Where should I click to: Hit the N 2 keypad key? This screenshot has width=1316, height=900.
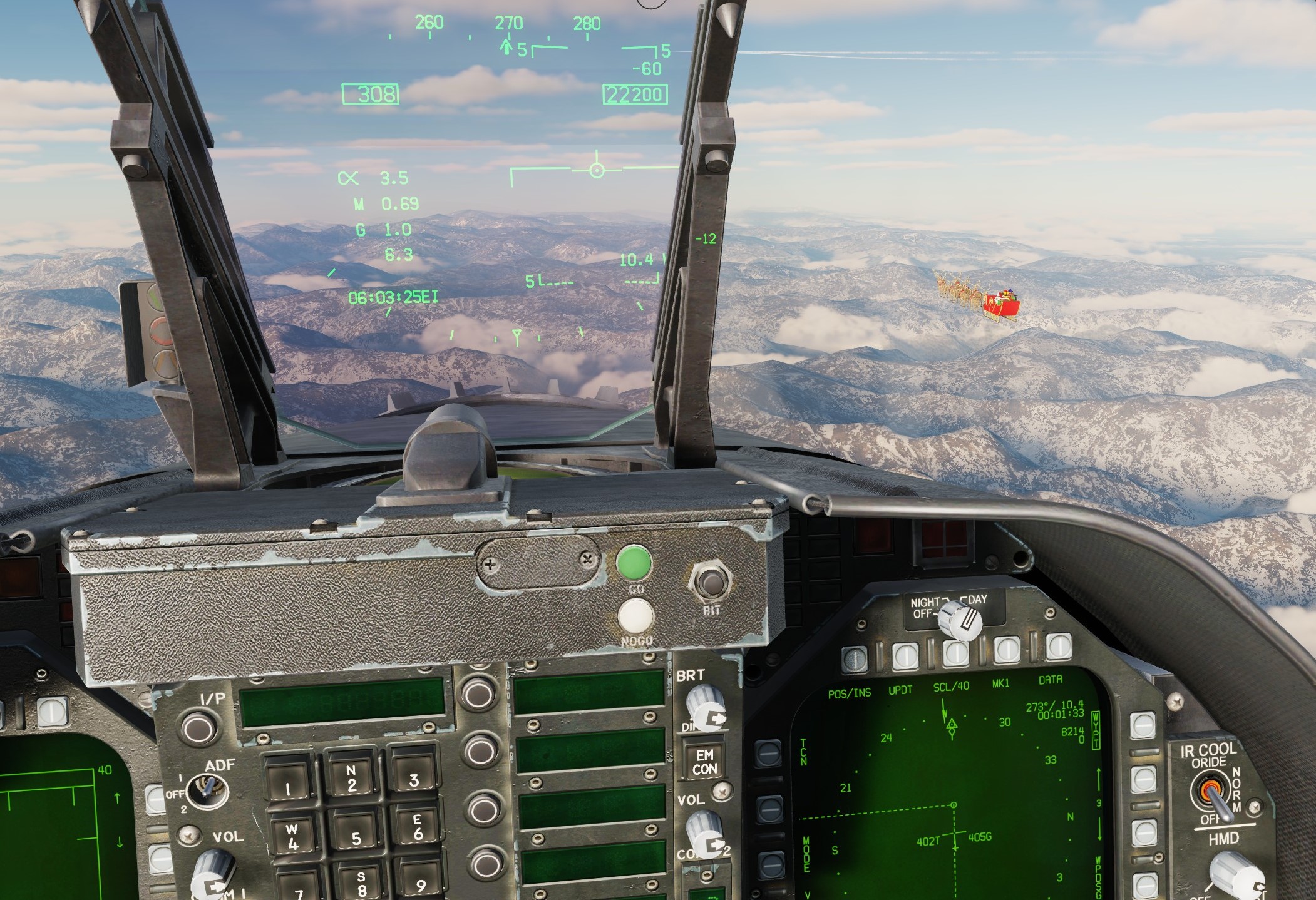tap(351, 778)
